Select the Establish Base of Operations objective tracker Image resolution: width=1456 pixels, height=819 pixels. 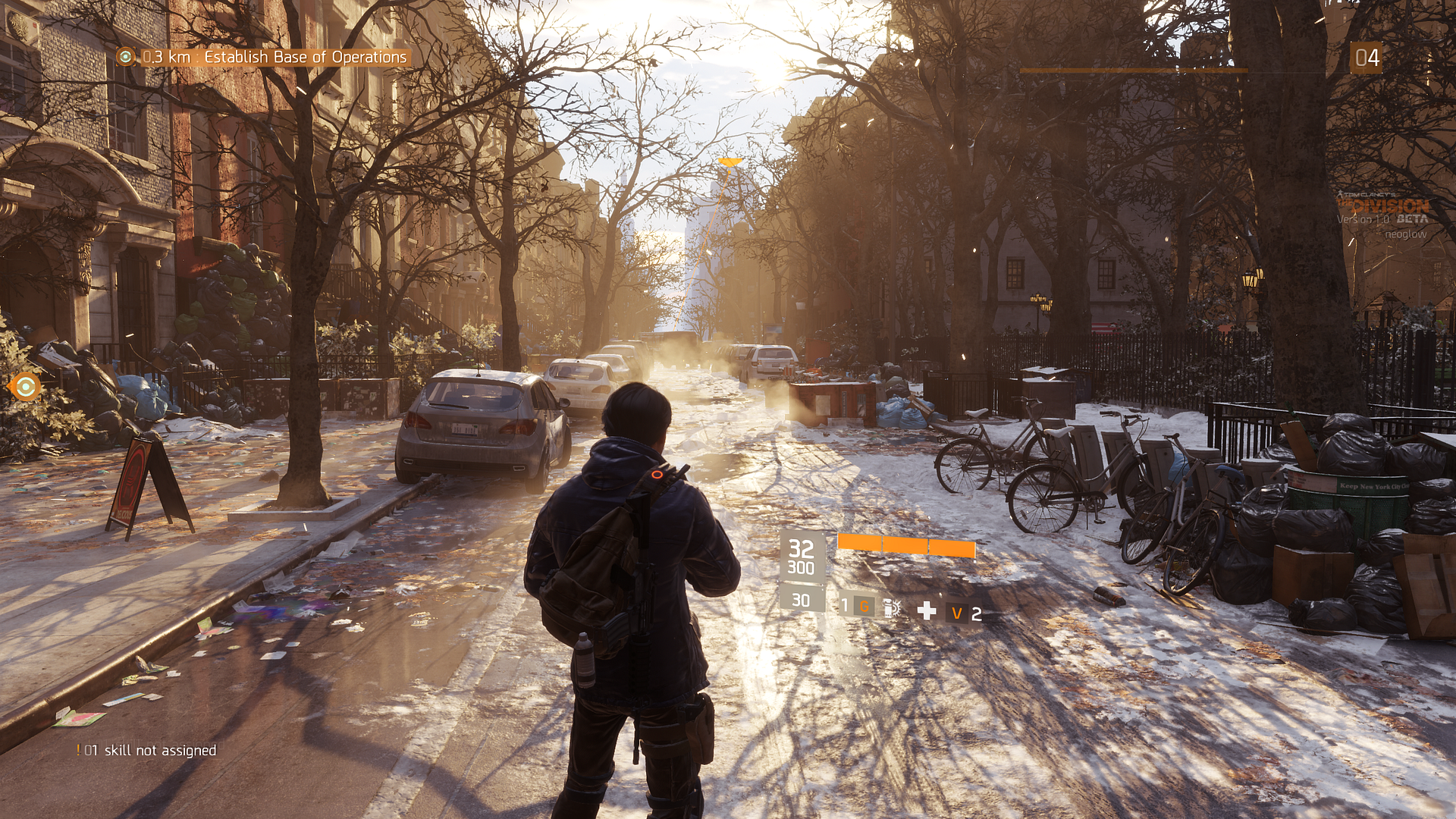(x=262, y=57)
